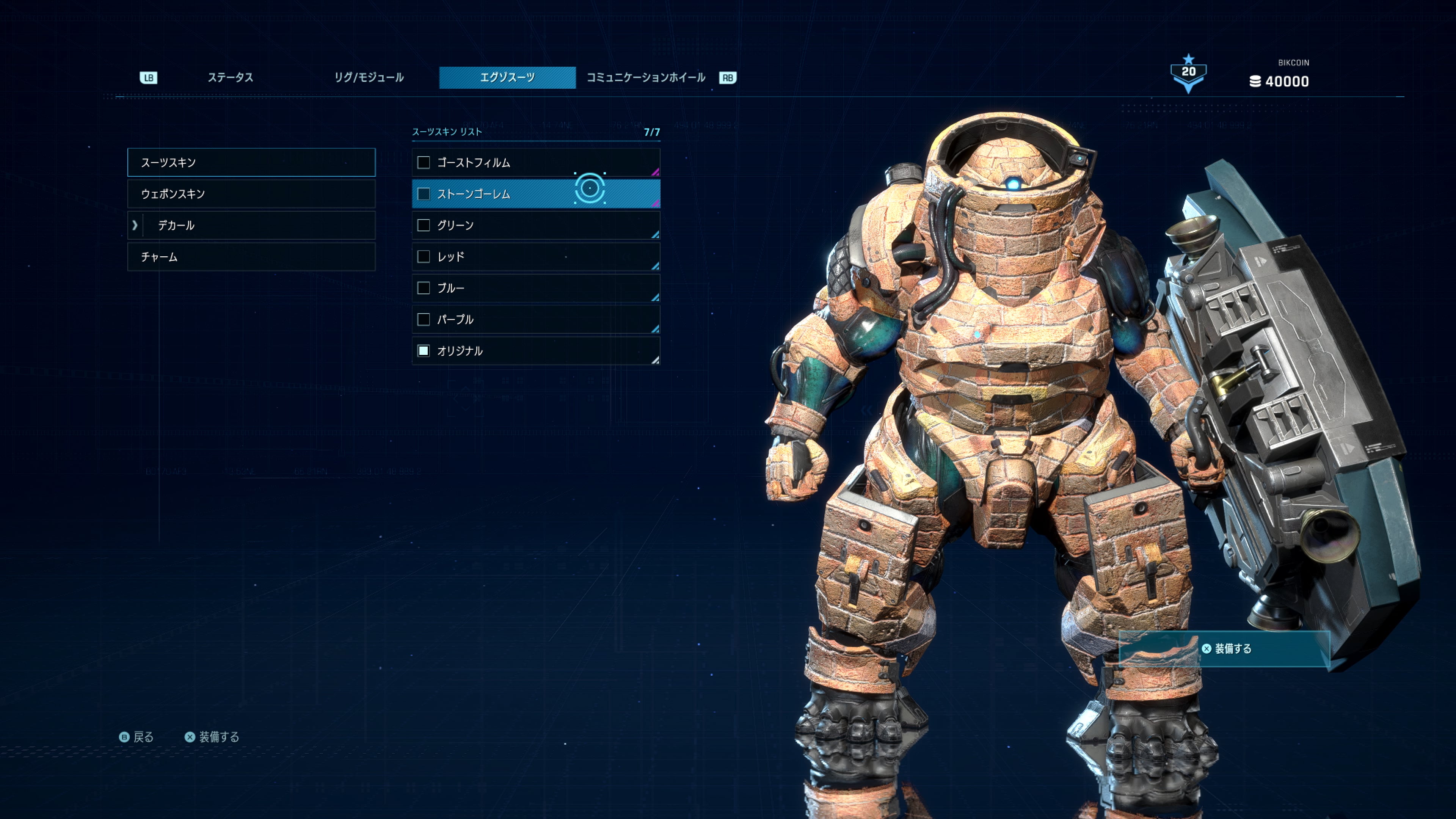Select the ストーンゴーレム skin row
The height and width of the screenshot is (819, 1456).
[535, 194]
